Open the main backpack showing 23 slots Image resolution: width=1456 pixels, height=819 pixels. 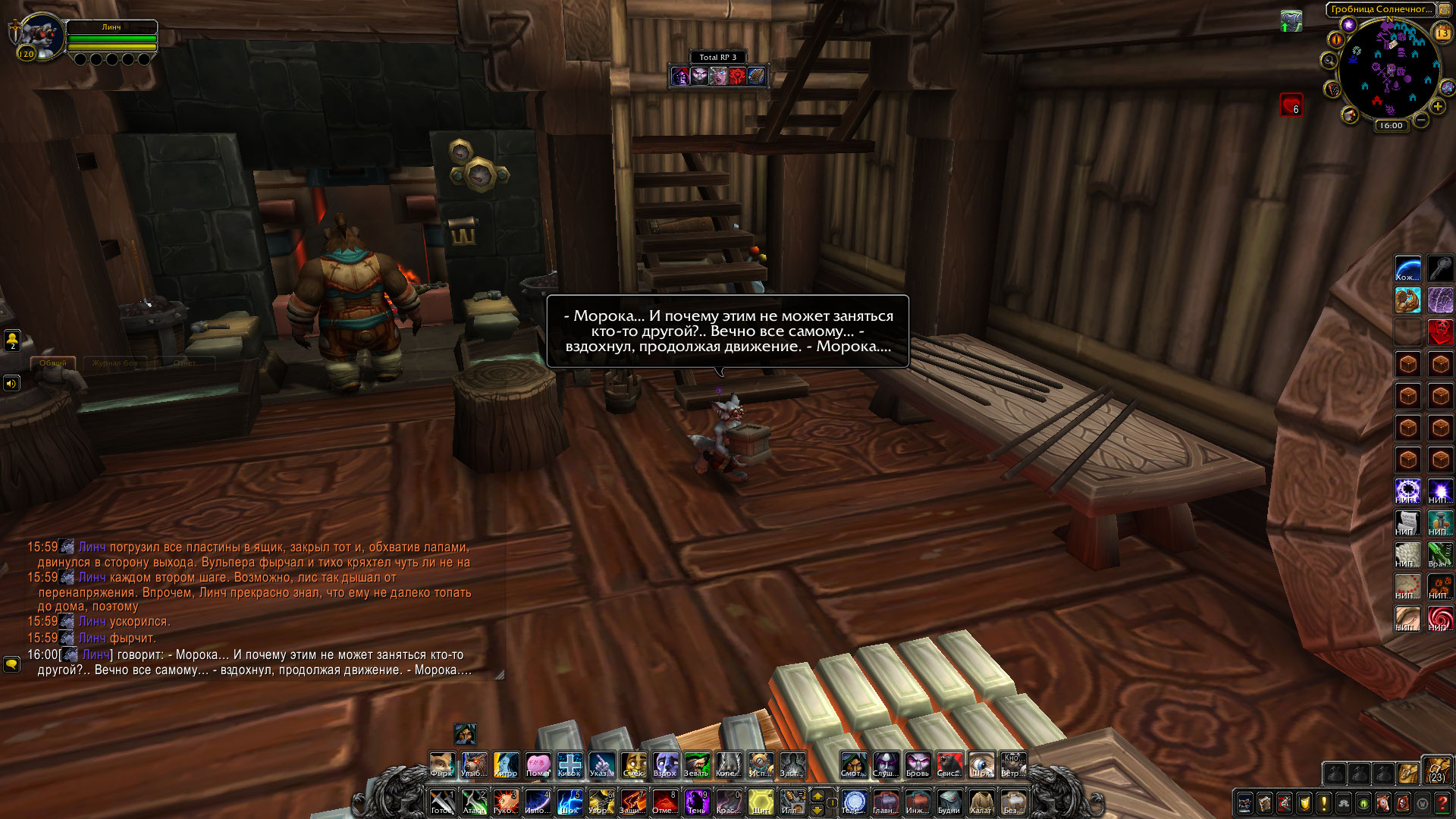click(x=1436, y=769)
